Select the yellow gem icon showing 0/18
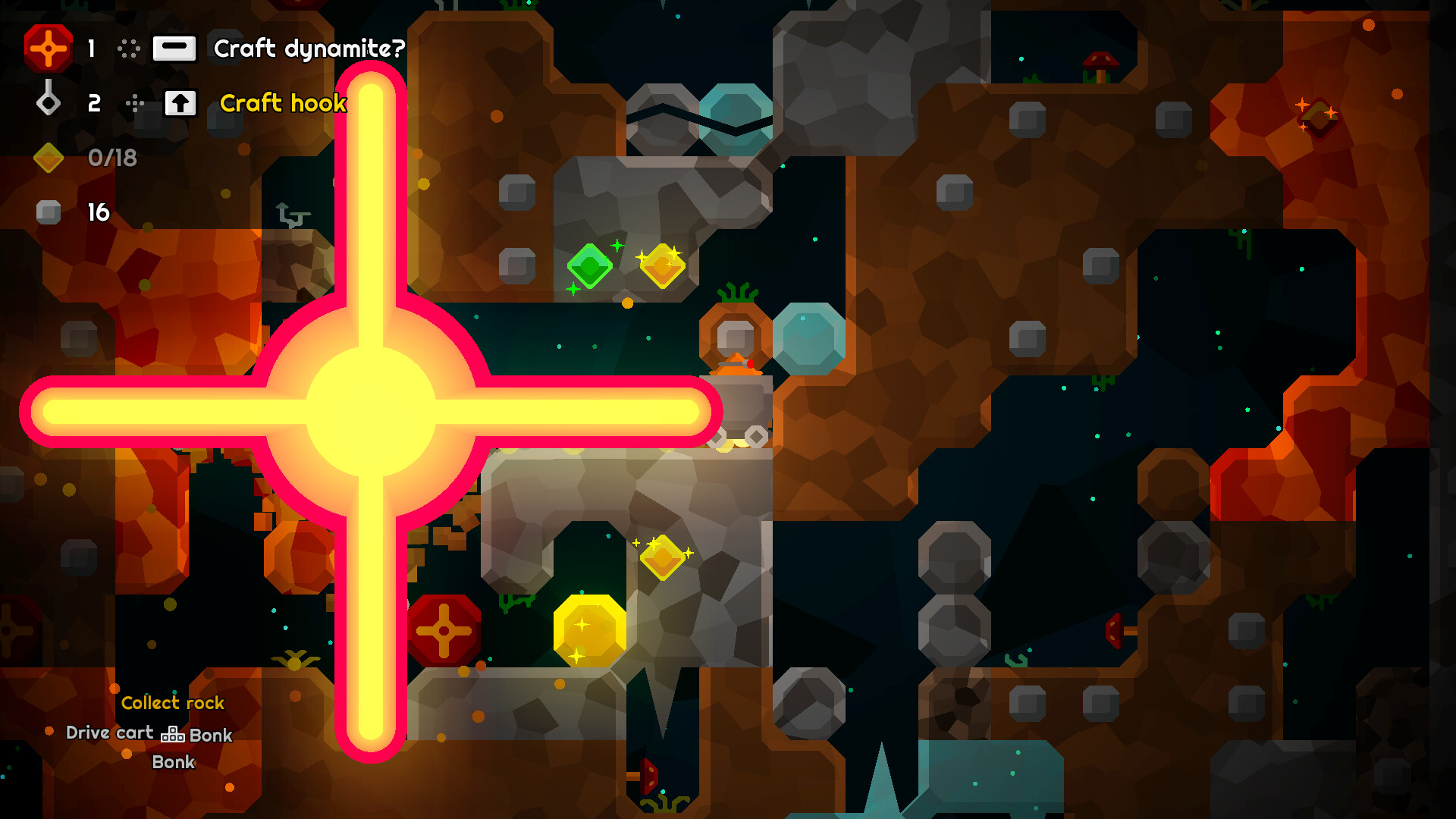Image resolution: width=1456 pixels, height=819 pixels. click(48, 159)
